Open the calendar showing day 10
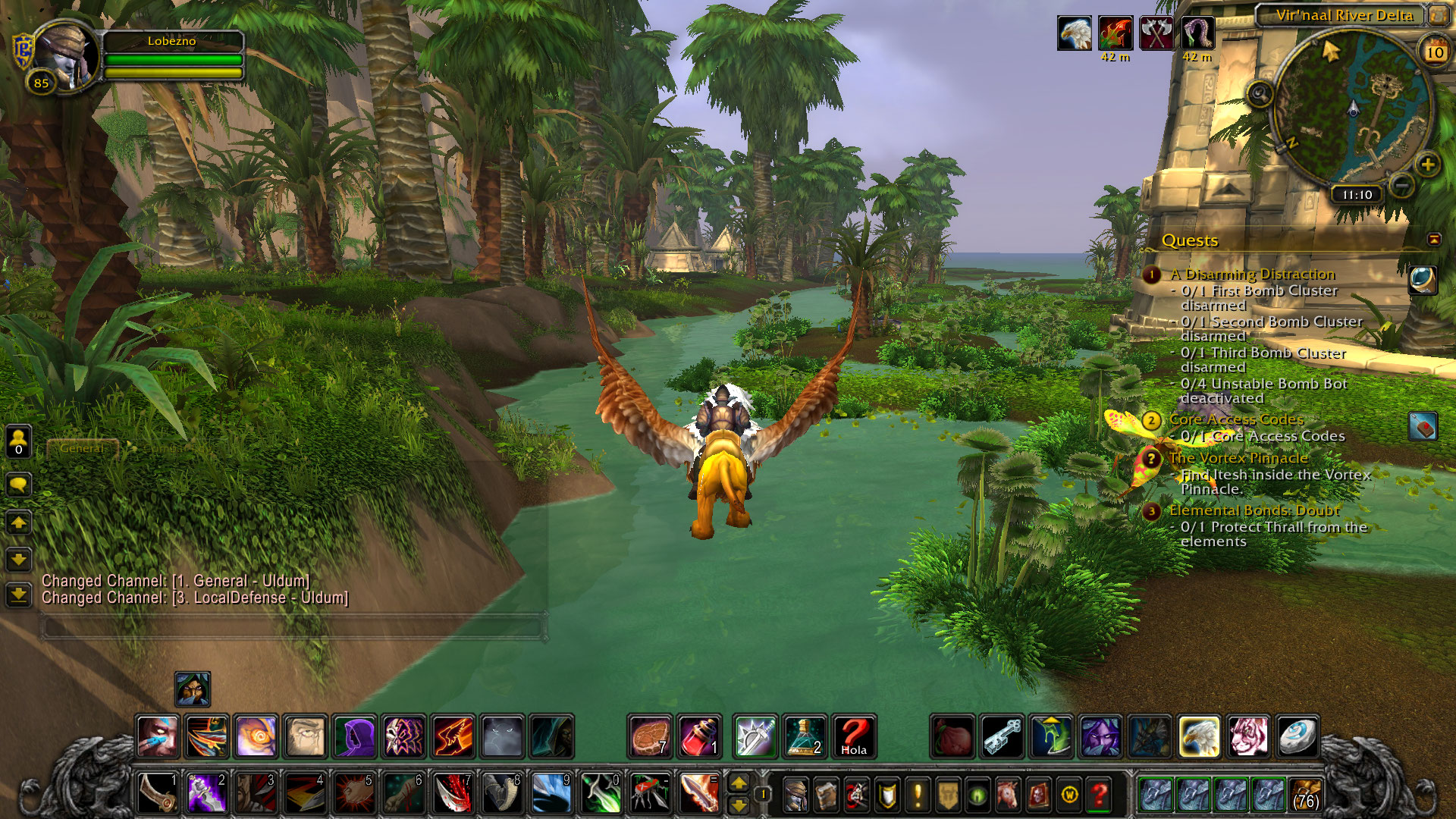The height and width of the screenshot is (819, 1456). click(x=1434, y=52)
